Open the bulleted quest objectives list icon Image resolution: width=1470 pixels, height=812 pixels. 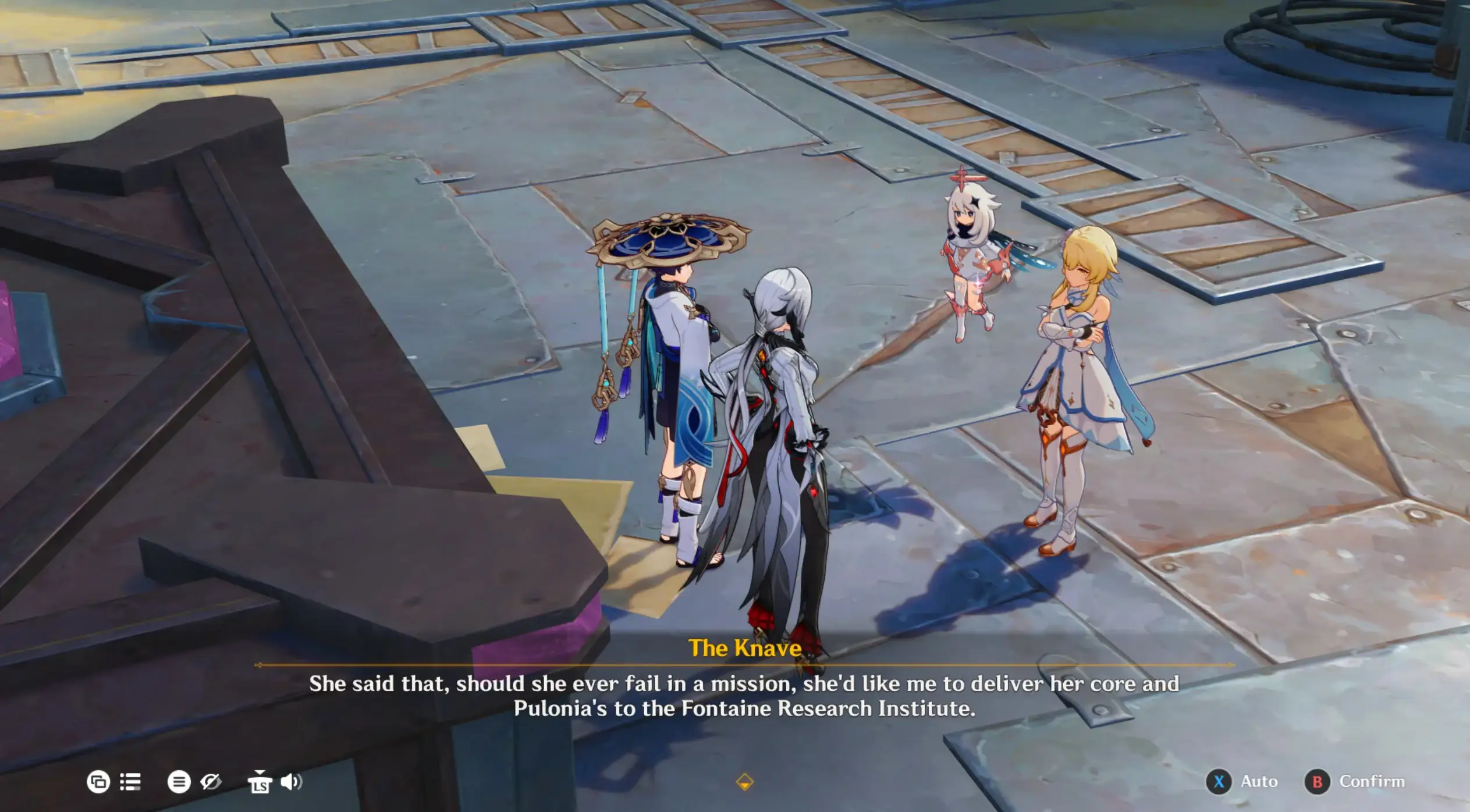coord(130,782)
